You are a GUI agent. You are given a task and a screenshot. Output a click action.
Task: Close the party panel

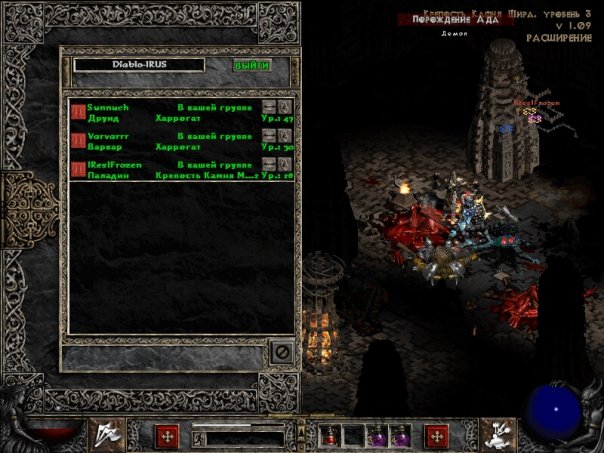(x=282, y=353)
